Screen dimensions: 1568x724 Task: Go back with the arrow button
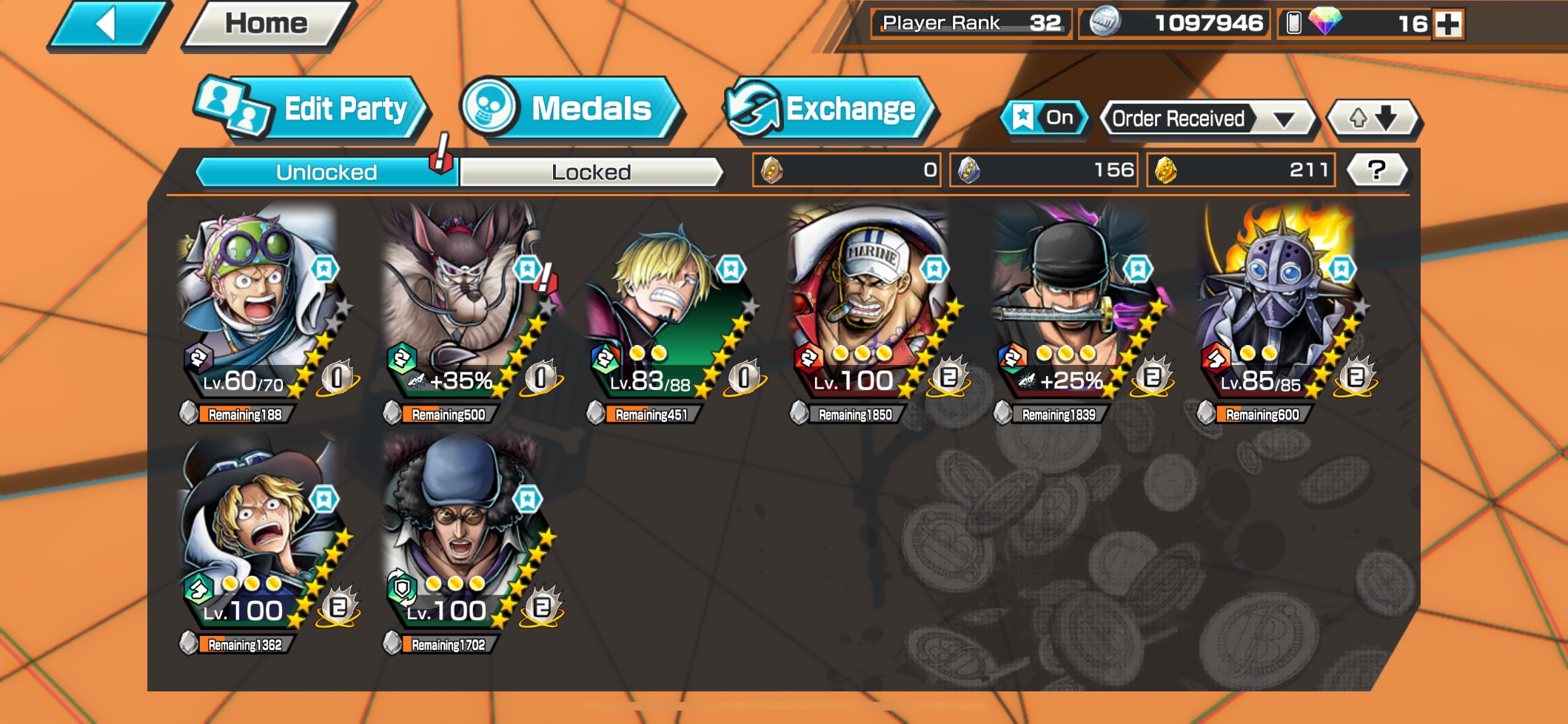(x=108, y=25)
